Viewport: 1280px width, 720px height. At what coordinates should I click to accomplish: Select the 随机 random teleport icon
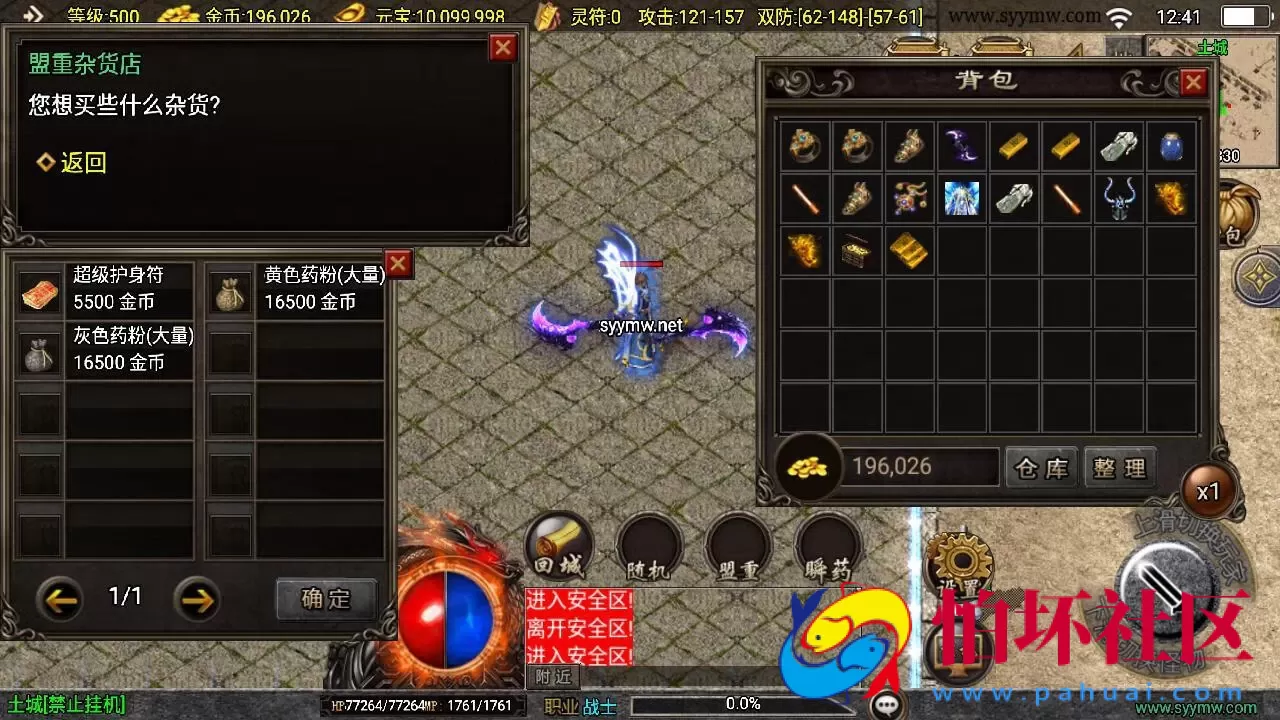(648, 547)
